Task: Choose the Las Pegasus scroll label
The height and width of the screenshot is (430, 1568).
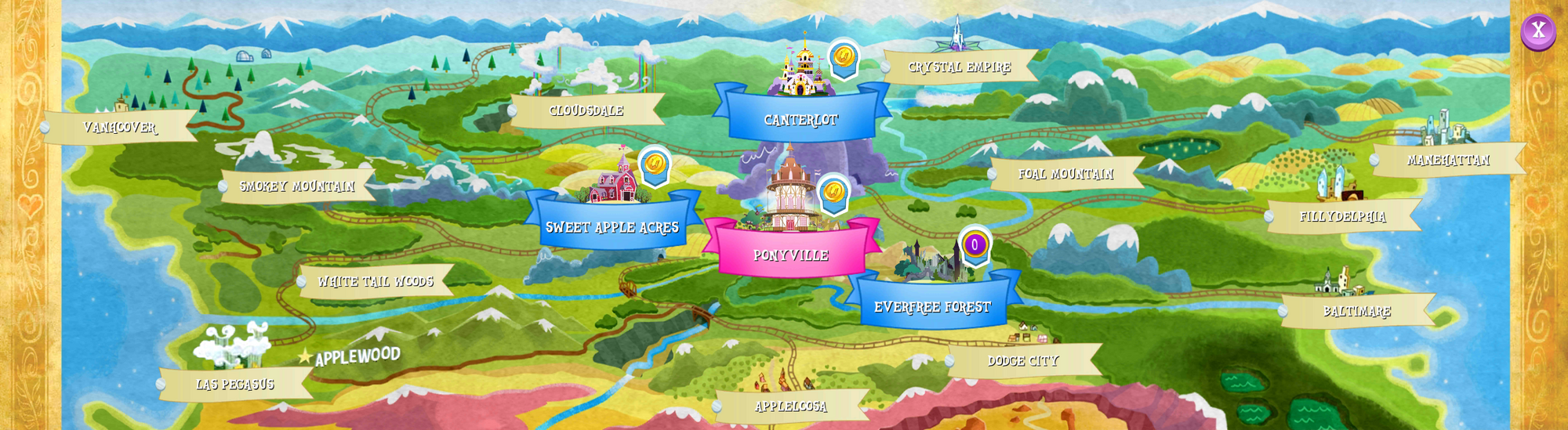Action: click(x=235, y=384)
